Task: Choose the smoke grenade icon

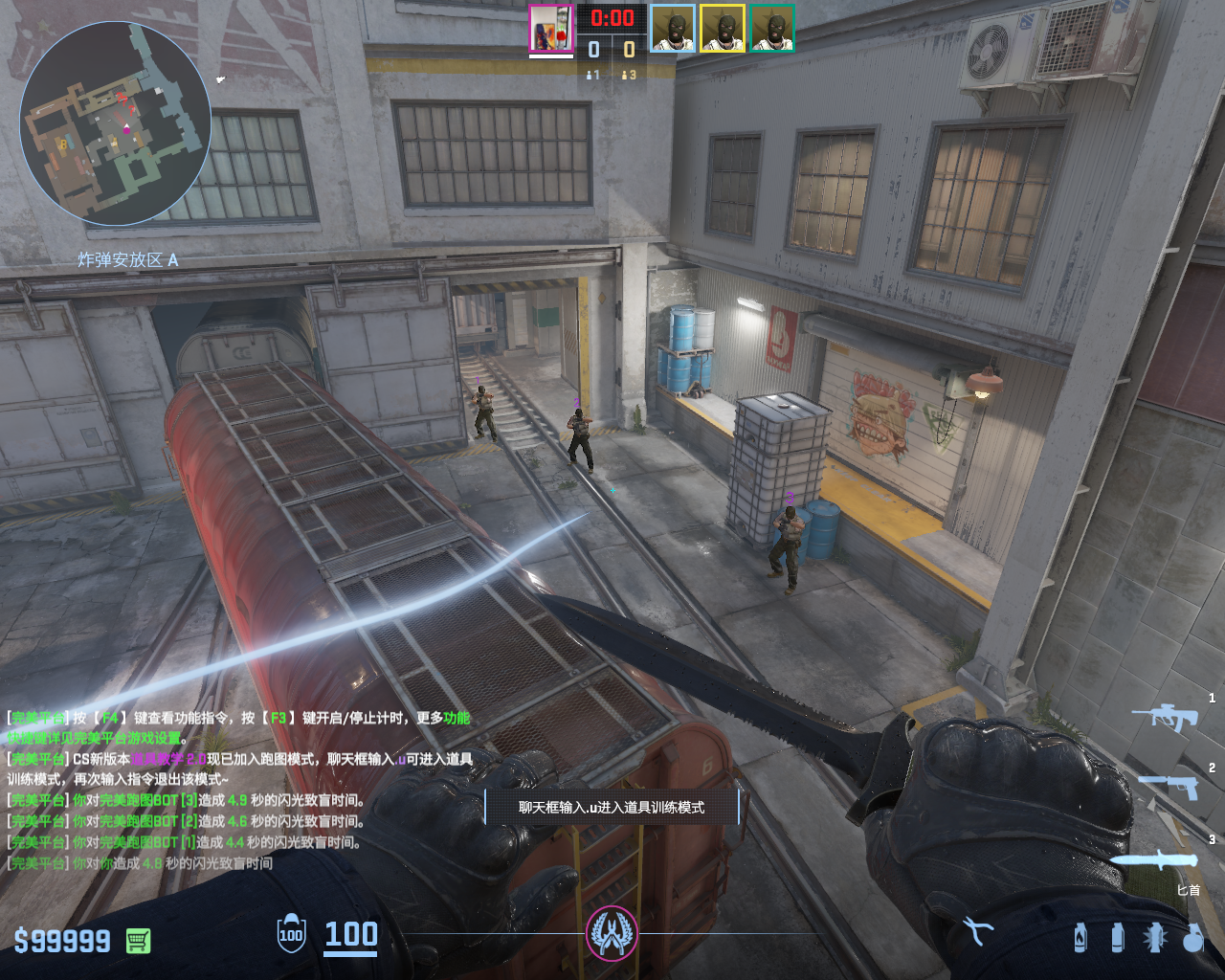Action: (x=1117, y=937)
